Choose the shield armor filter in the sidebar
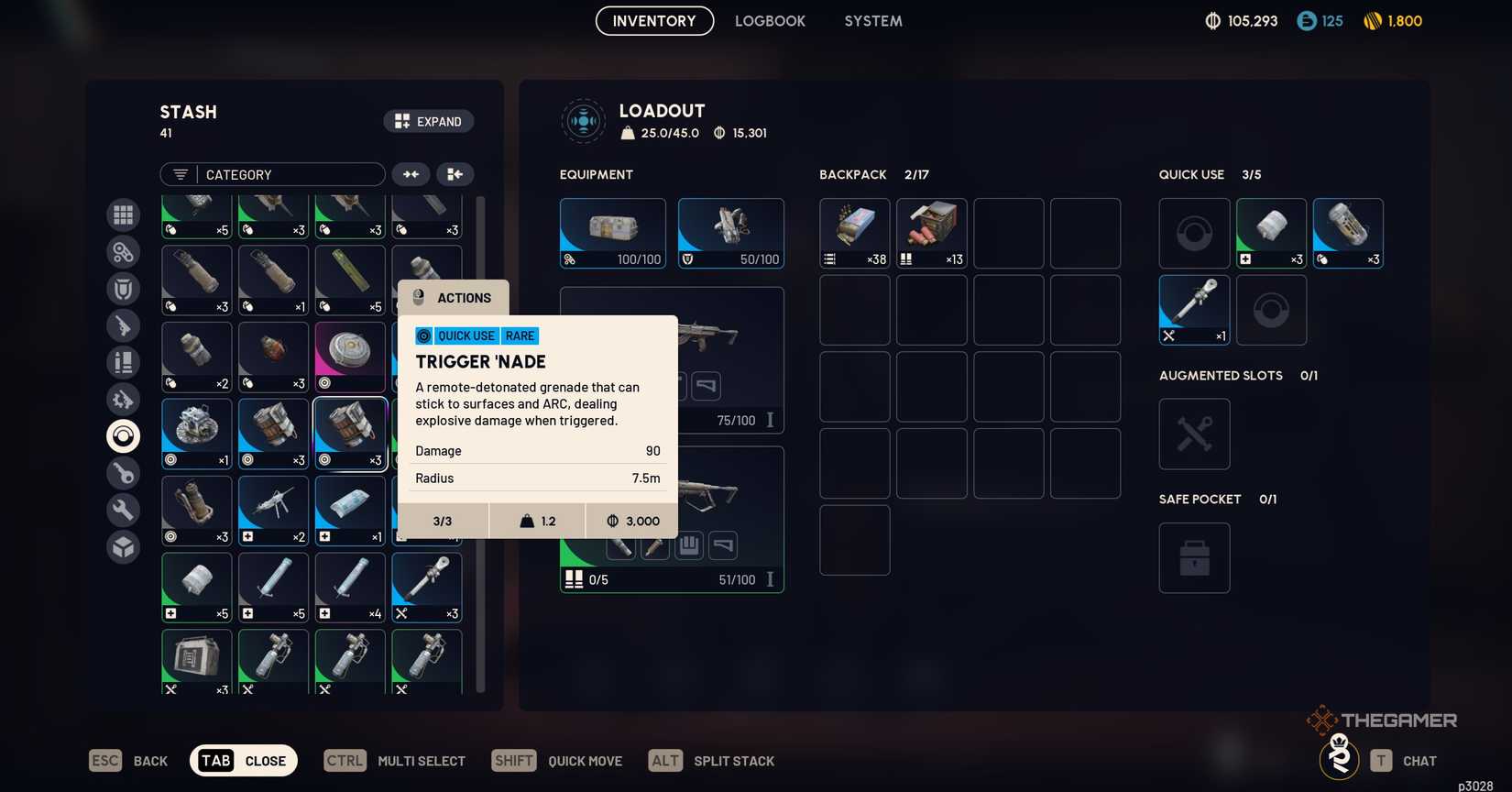 click(x=123, y=288)
